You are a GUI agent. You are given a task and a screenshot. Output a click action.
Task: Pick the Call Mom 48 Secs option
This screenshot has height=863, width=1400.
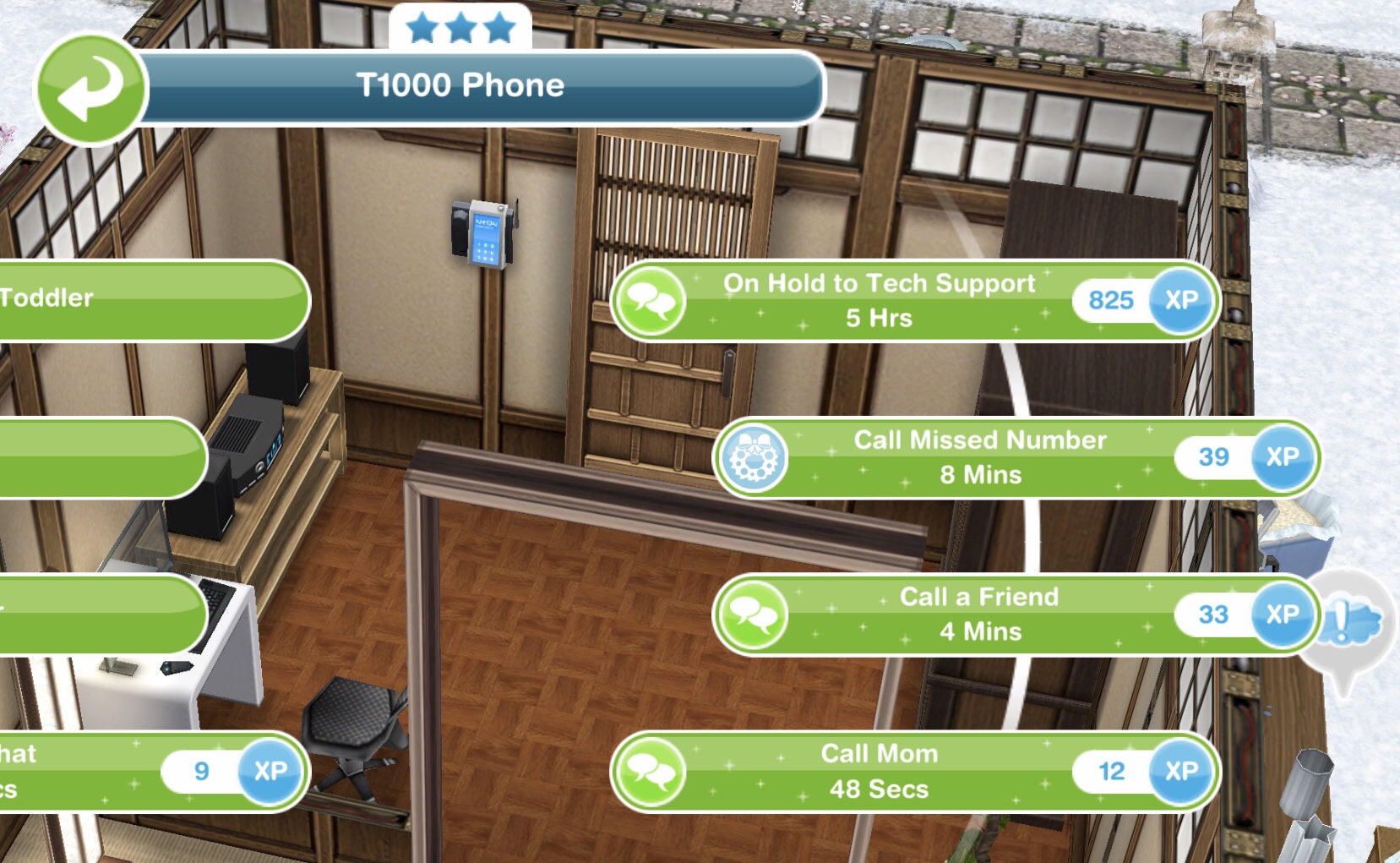[879, 771]
